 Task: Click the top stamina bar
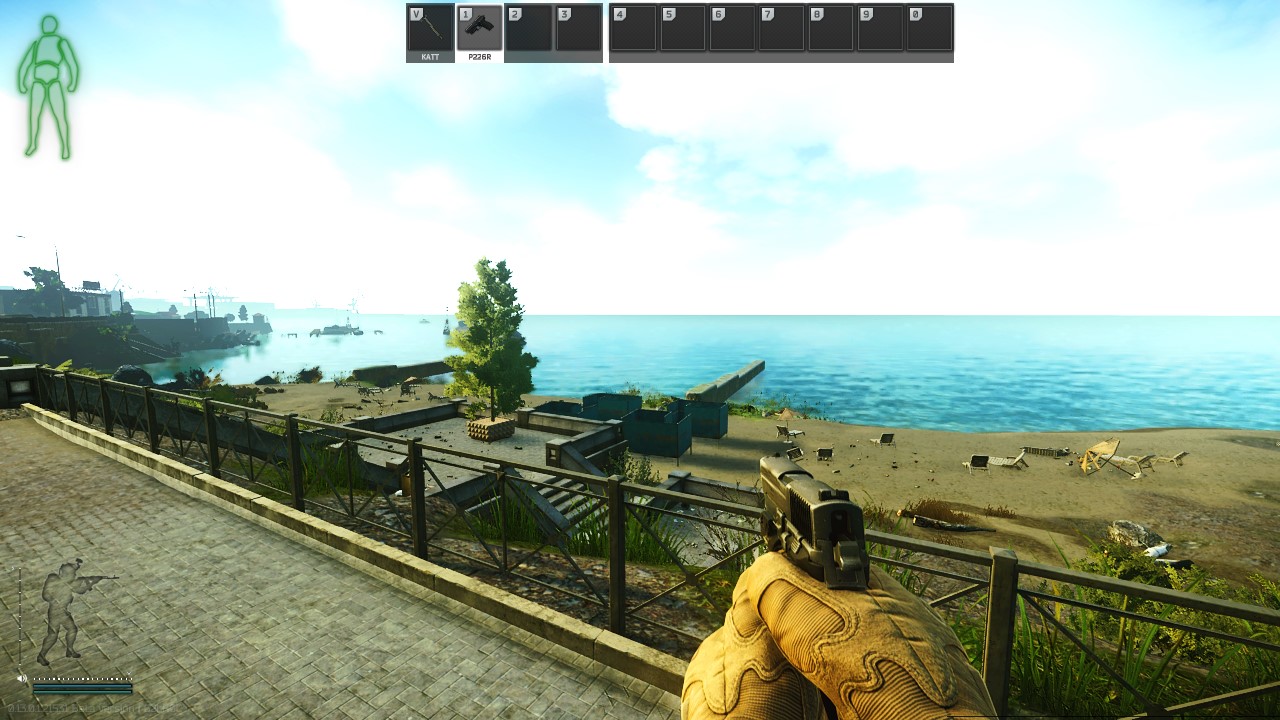tap(82, 687)
